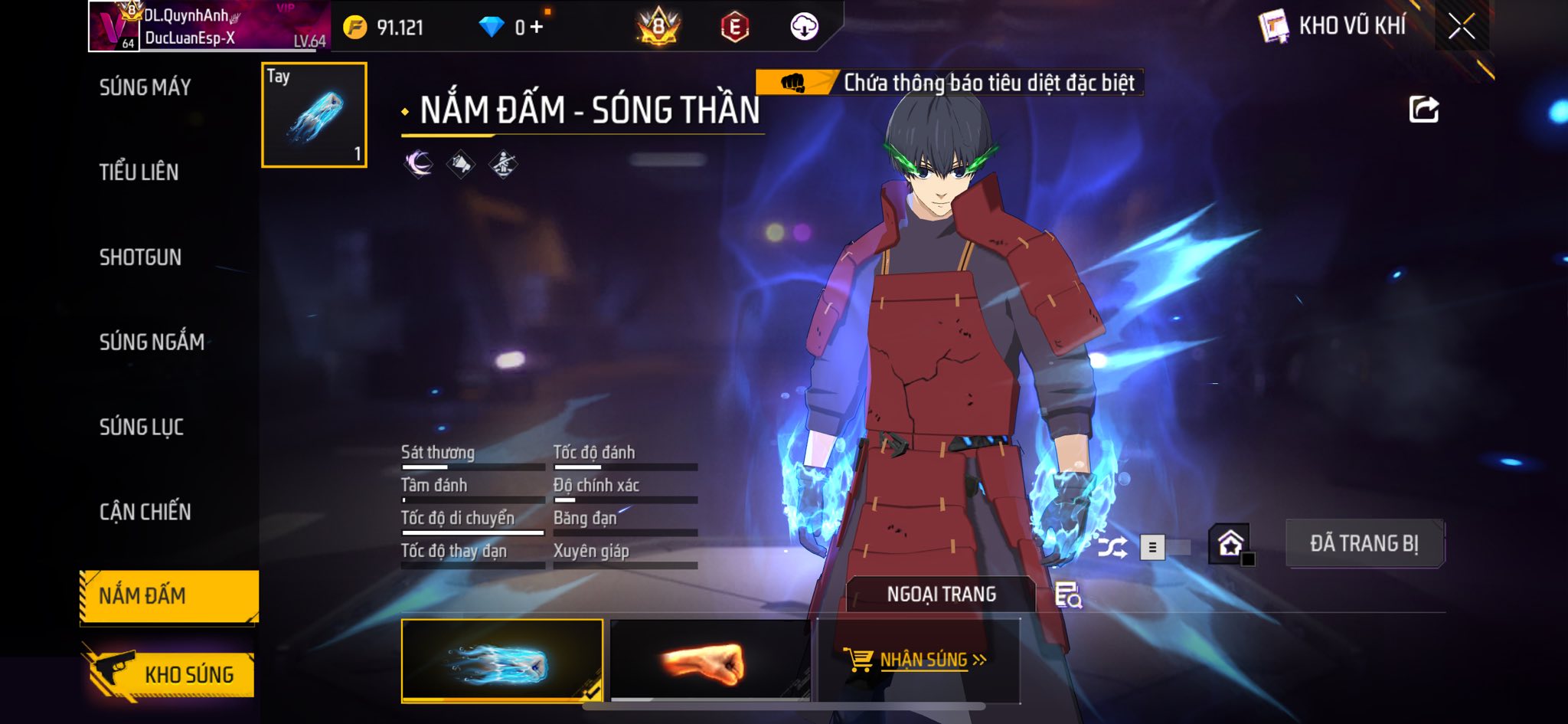Toggle the random skin shuffle icon
The image size is (1568, 724).
pos(1112,547)
